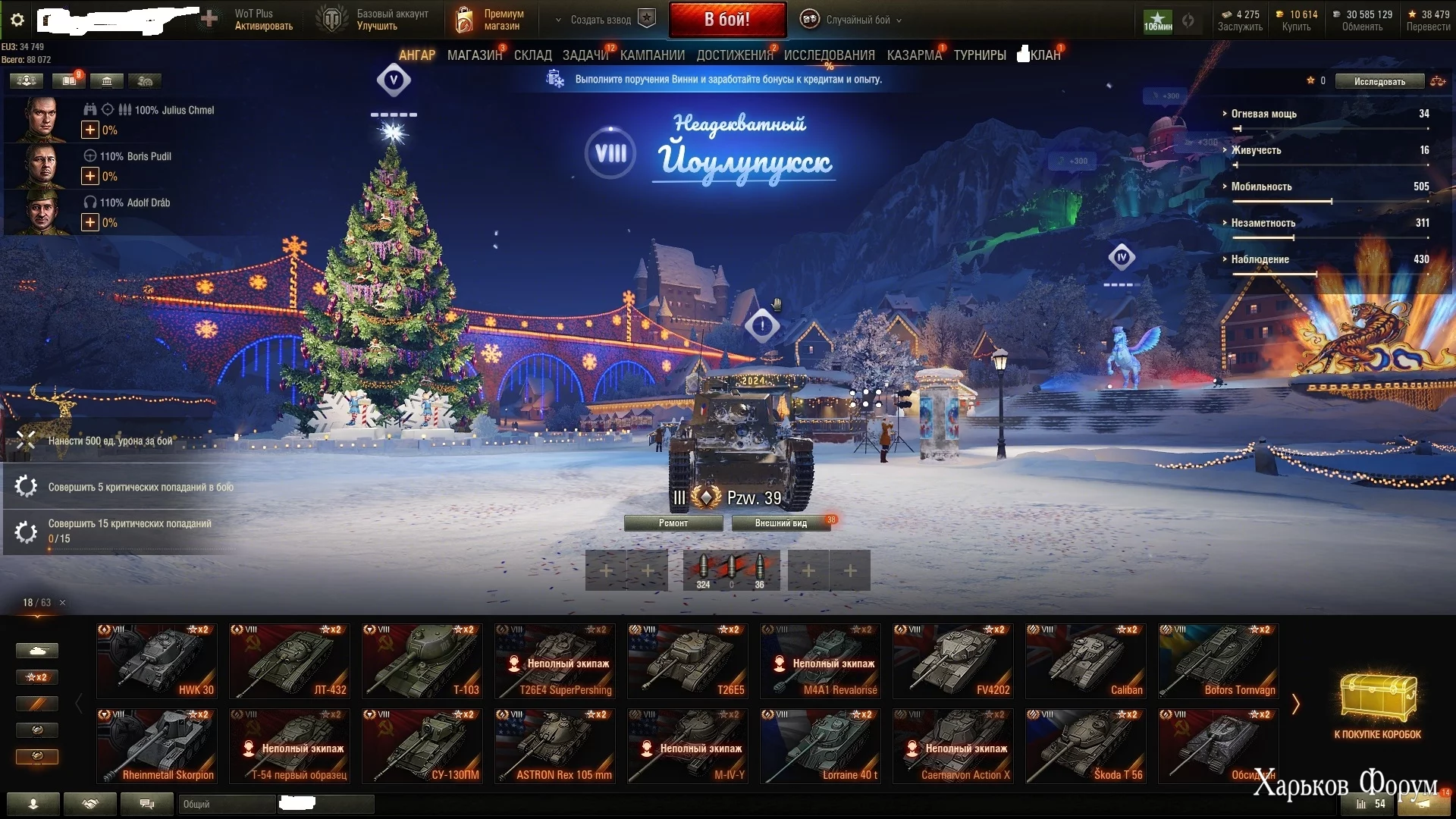This screenshot has height=819, width=1456.
Task: Go to the ЗАДАЧИ tab
Action: pos(585,55)
